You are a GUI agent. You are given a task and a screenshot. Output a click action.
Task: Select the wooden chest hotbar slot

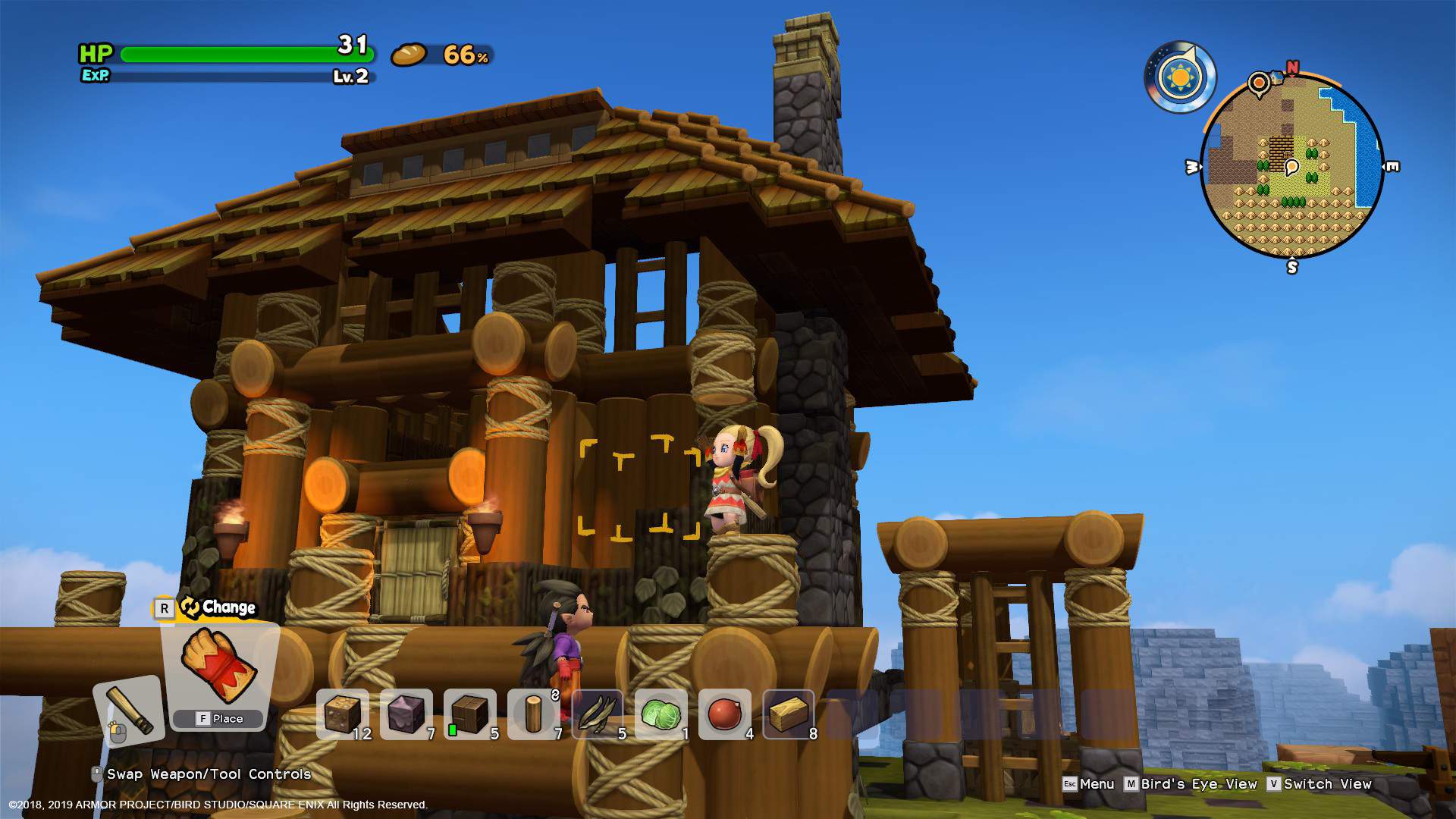(x=469, y=713)
